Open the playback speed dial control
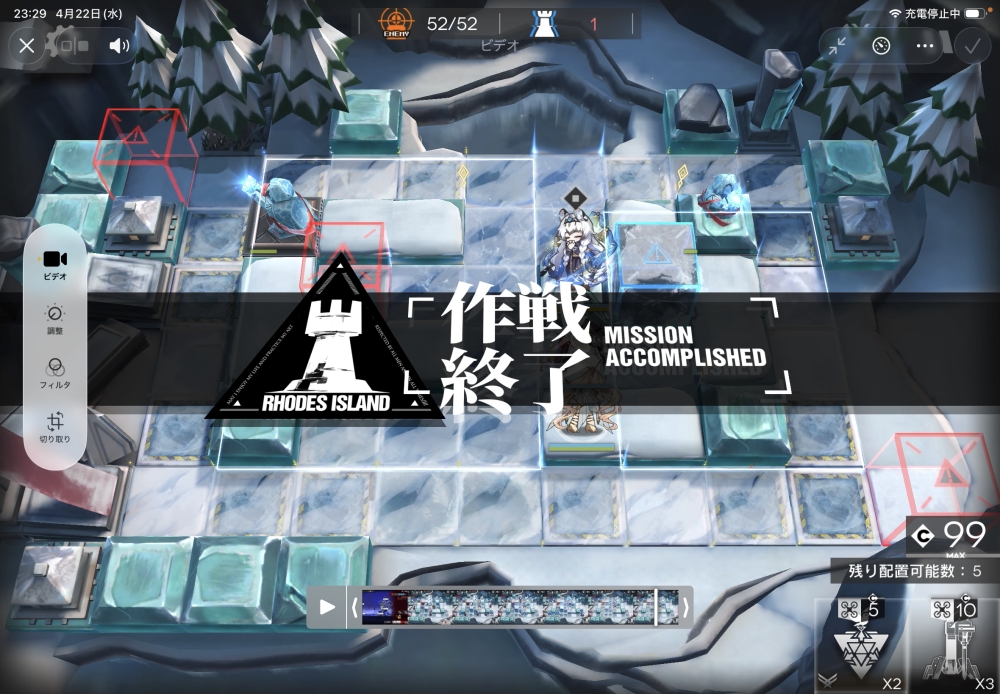The height and width of the screenshot is (694, 1000). point(881,45)
